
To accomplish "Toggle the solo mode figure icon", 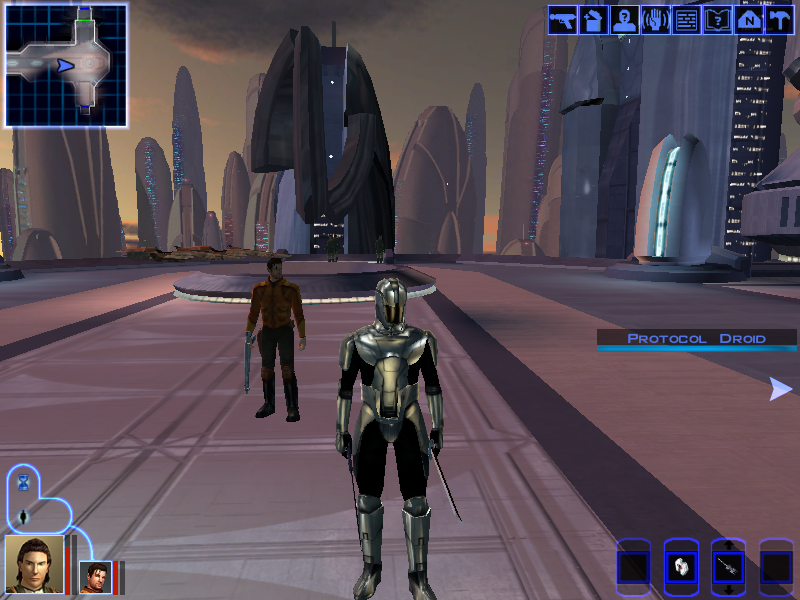I will [x=24, y=516].
